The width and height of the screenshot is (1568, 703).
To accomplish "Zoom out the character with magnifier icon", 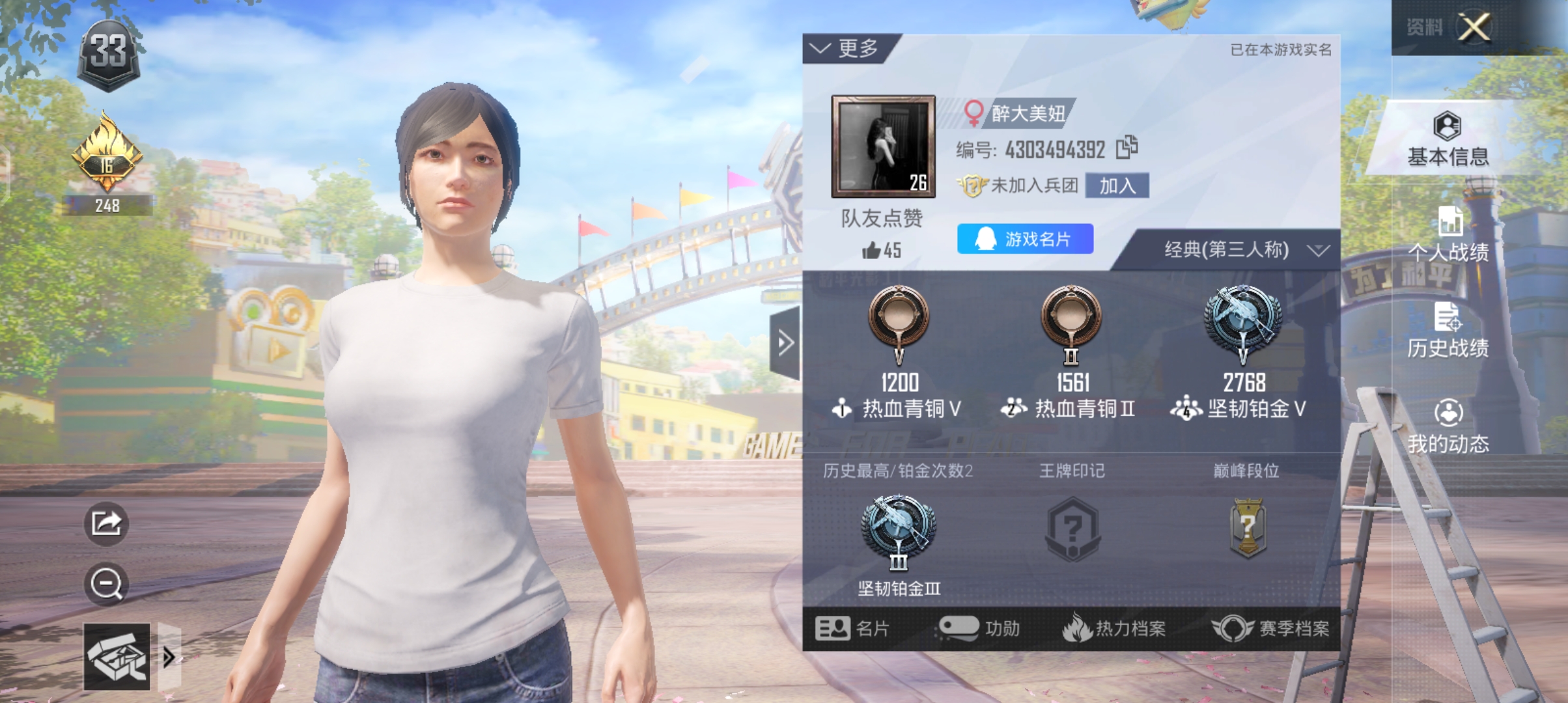I will point(106,584).
